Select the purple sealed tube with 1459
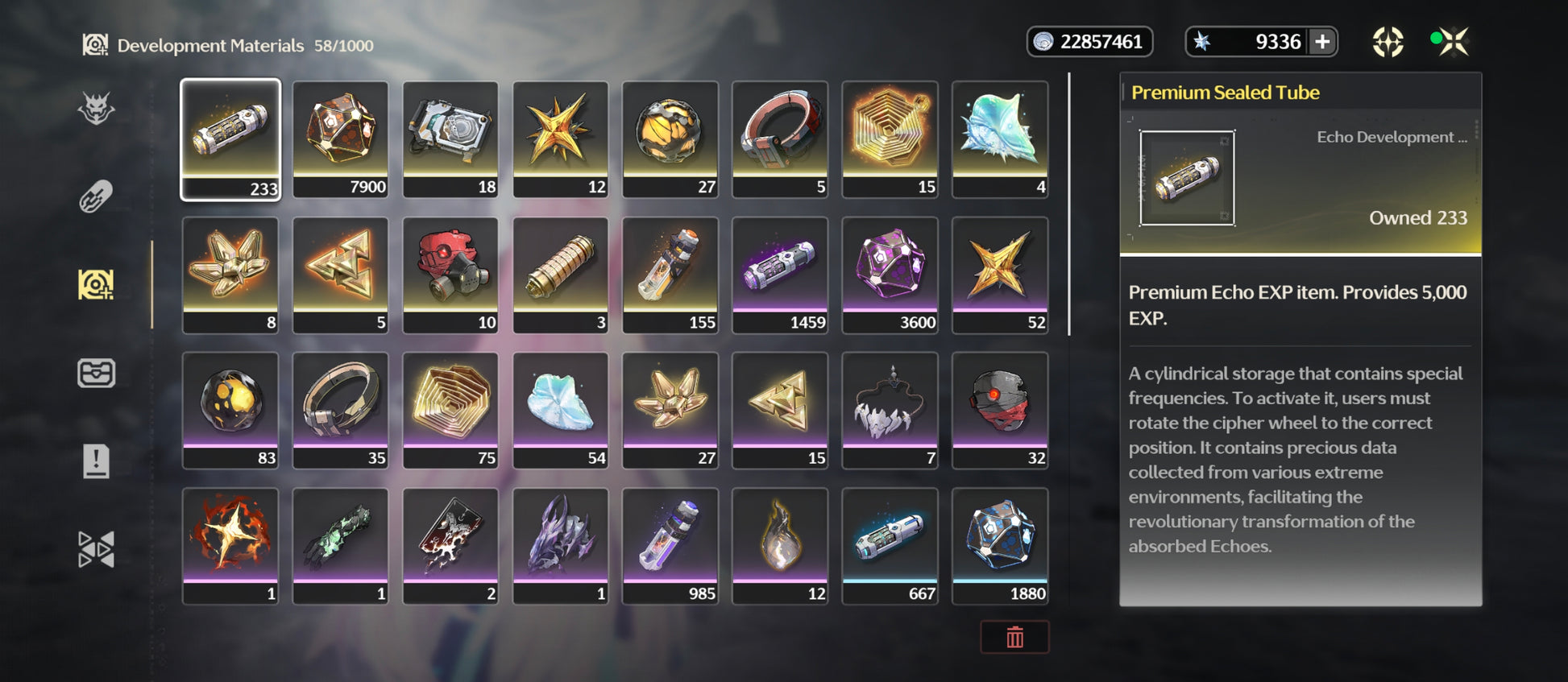Screen dimensions: 1568x682 (x=780, y=274)
